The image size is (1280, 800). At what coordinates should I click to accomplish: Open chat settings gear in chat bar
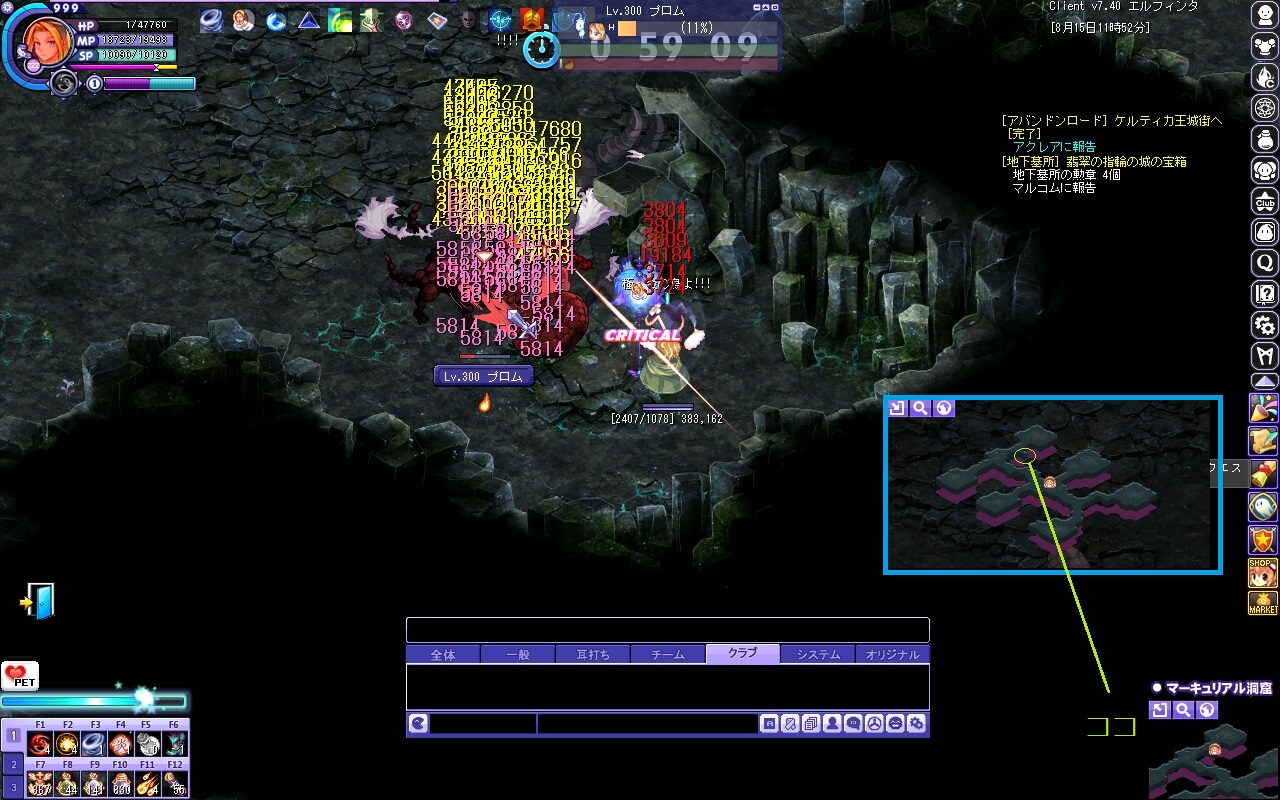click(x=916, y=724)
